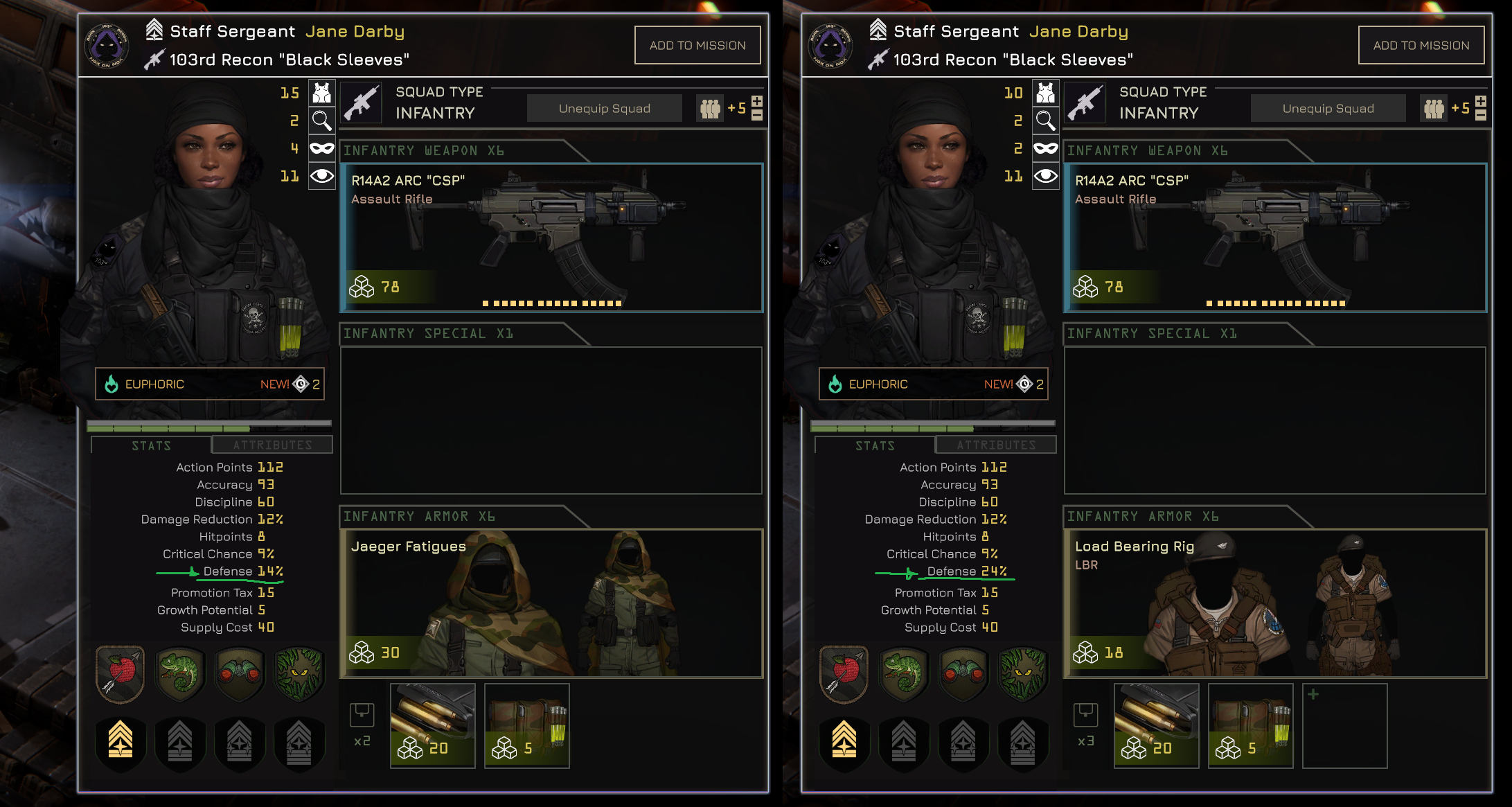The image size is (1512, 807).
Task: Unequip Squad in the Jaeger Fatigues panel
Action: pos(604,109)
